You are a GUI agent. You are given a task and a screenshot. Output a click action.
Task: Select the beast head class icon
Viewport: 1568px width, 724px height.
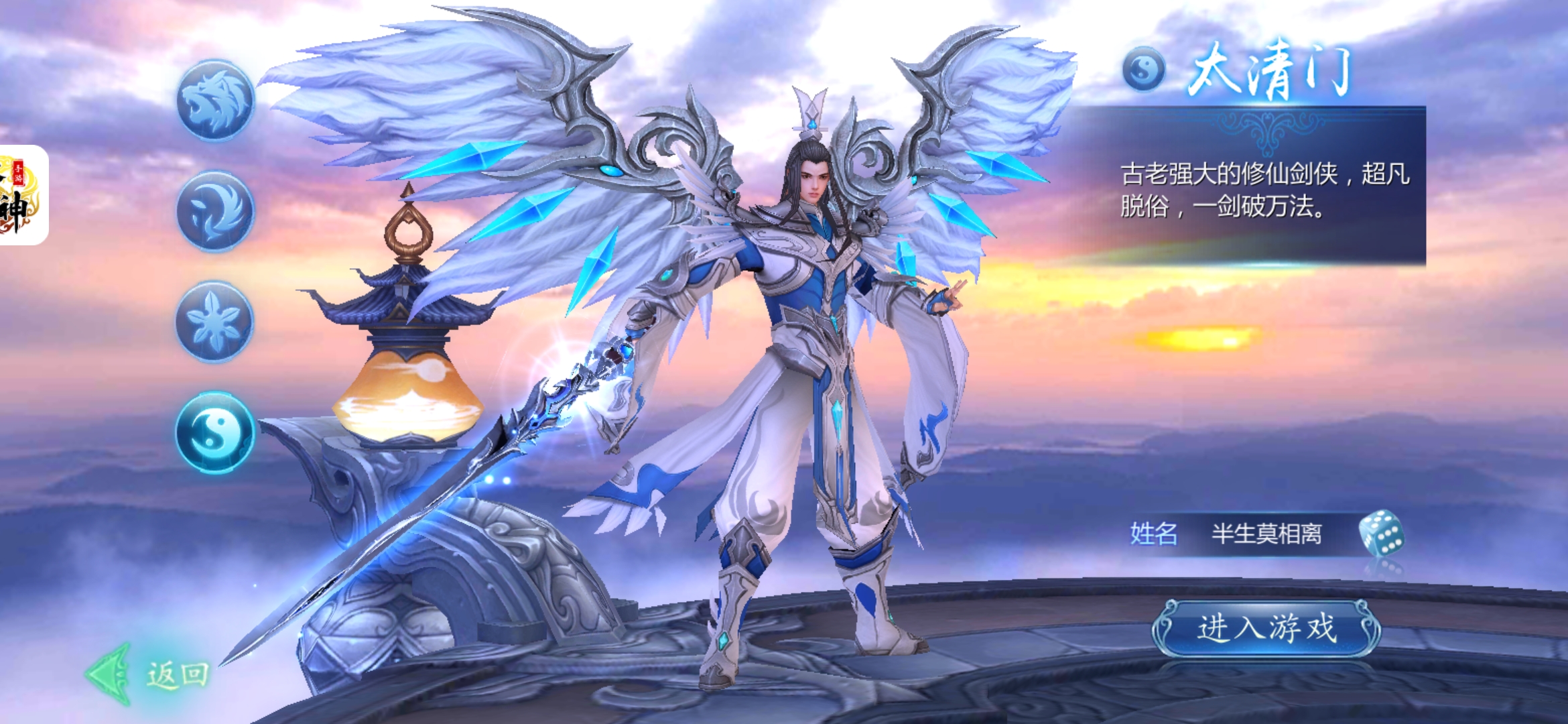pyautogui.click(x=215, y=101)
